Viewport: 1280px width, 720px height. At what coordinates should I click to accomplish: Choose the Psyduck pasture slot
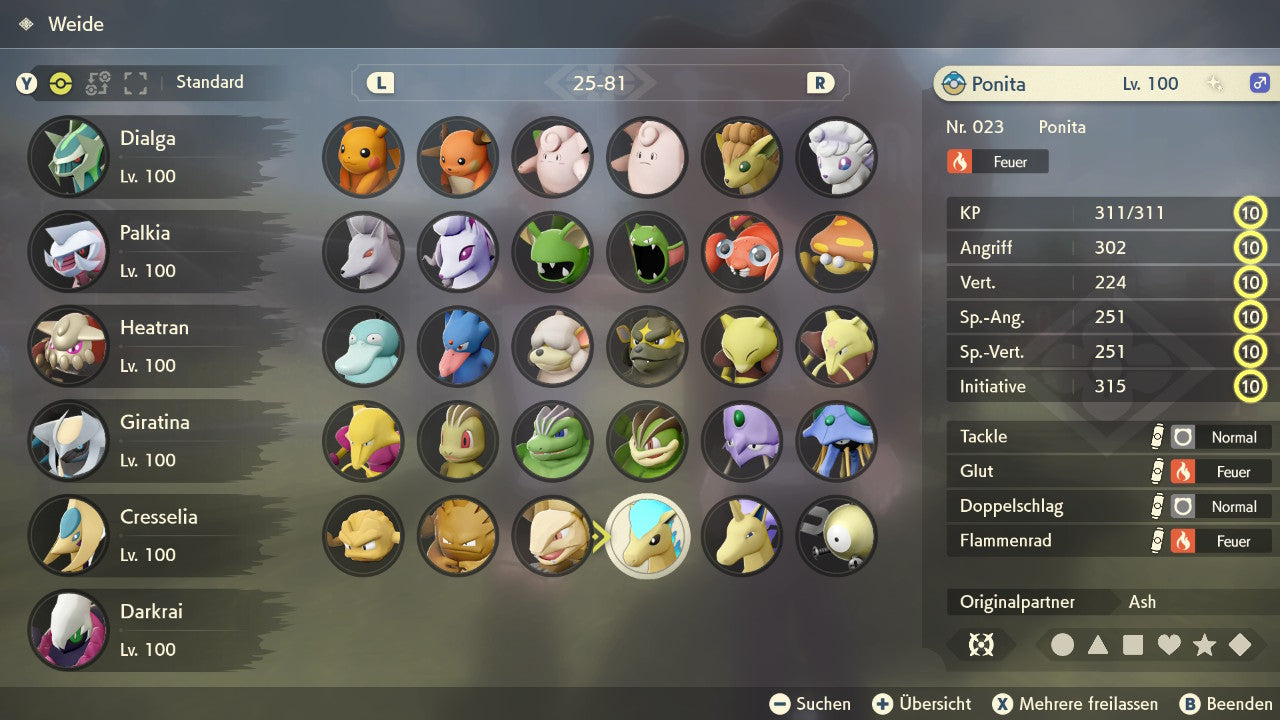pos(363,346)
